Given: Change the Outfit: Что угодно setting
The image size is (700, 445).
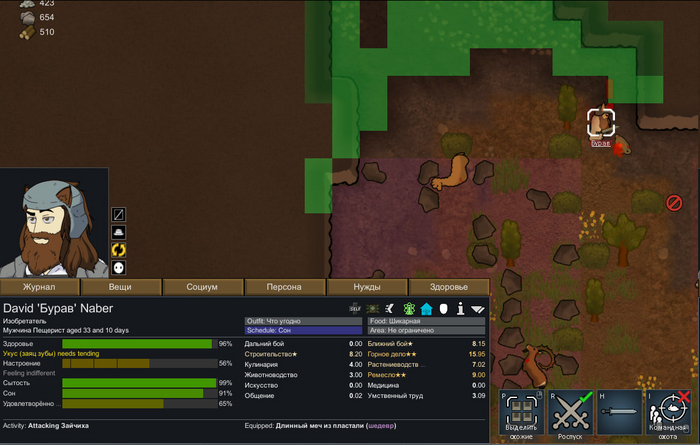Looking at the screenshot, I should (303, 321).
